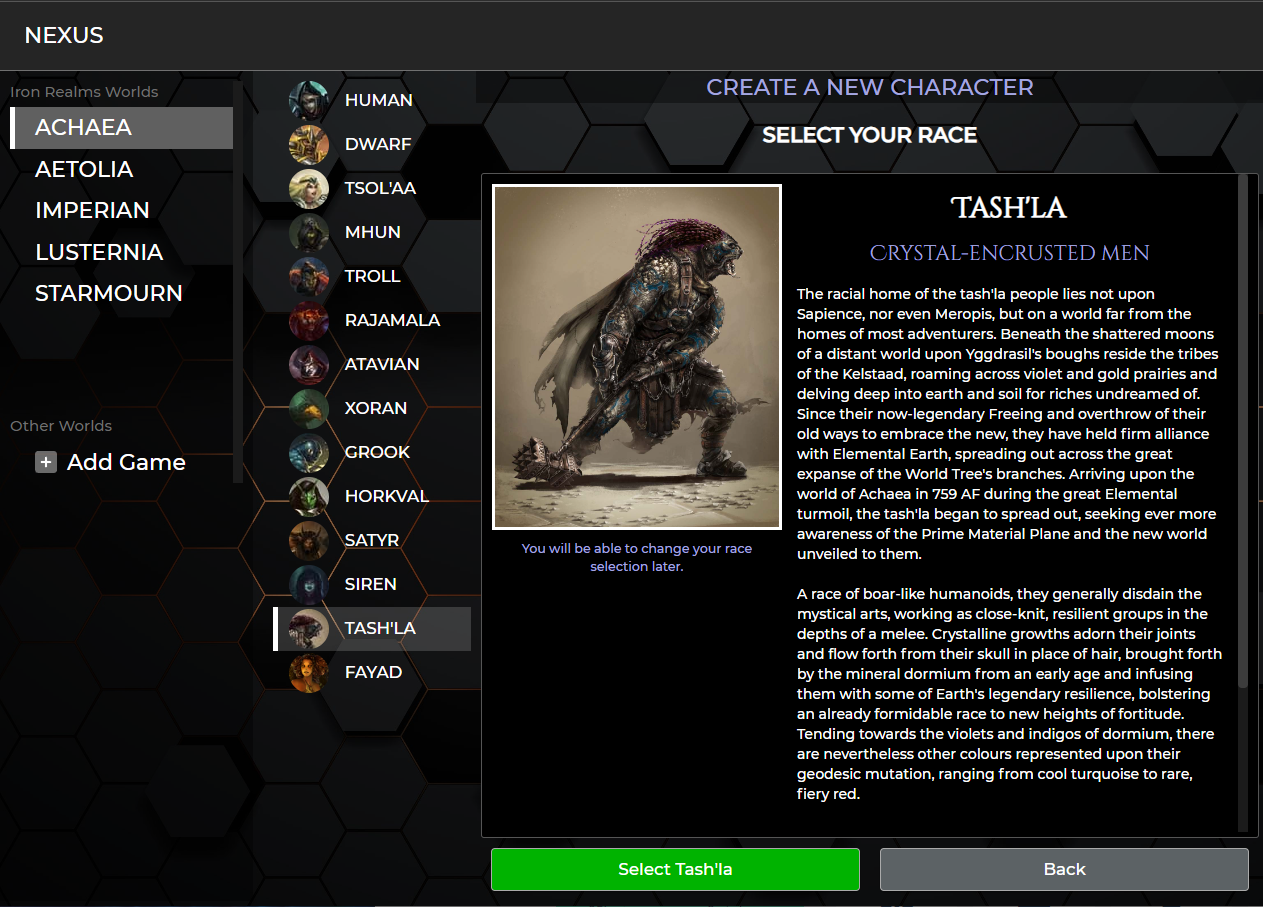Screen dimensions: 1263x907
Task: Open the Imperian world
Action: click(92, 210)
